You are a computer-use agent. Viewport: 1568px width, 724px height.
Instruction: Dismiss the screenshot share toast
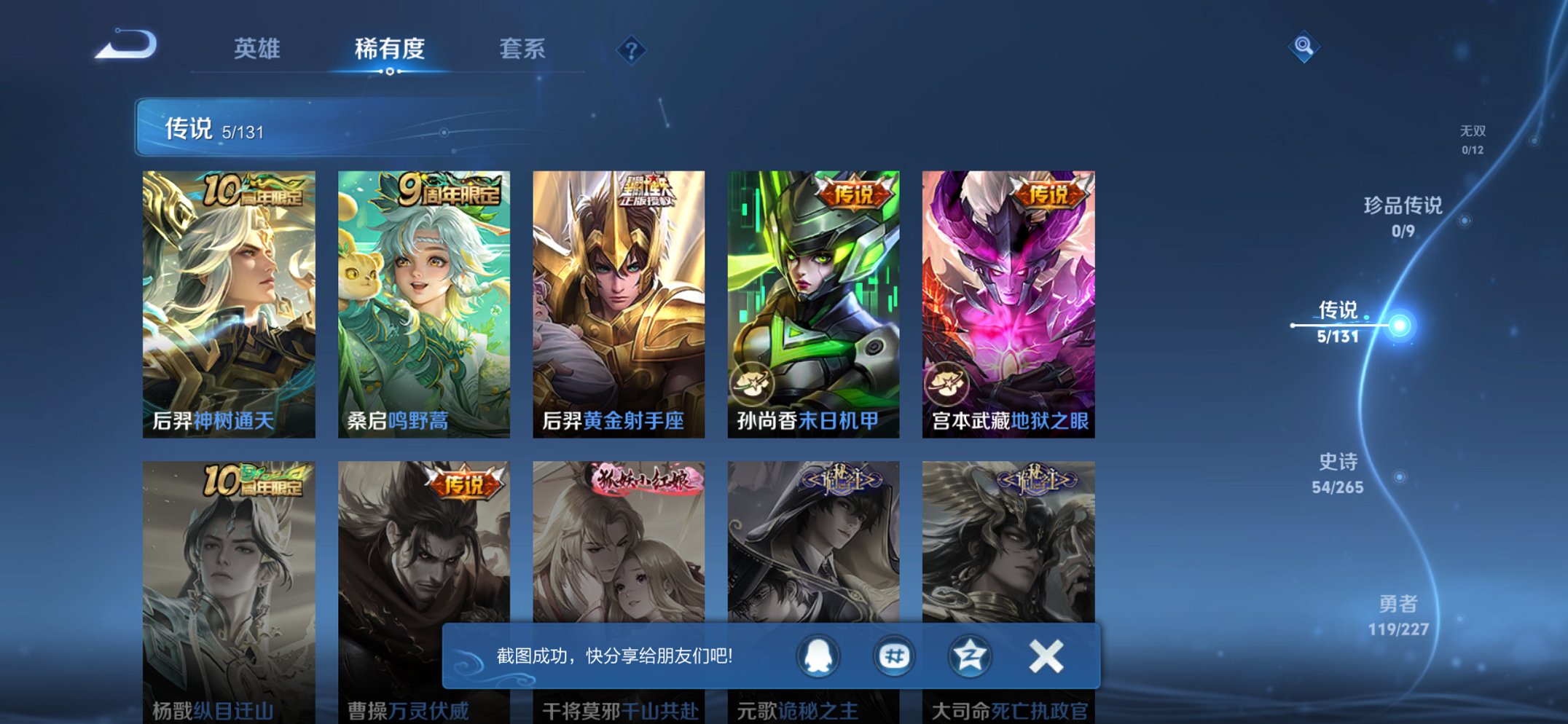point(1045,656)
